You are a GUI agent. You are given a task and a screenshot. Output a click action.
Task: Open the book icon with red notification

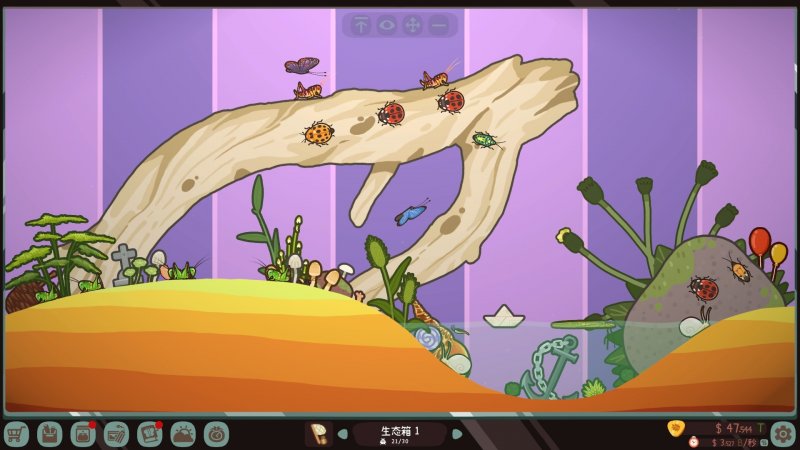[x=150, y=434]
